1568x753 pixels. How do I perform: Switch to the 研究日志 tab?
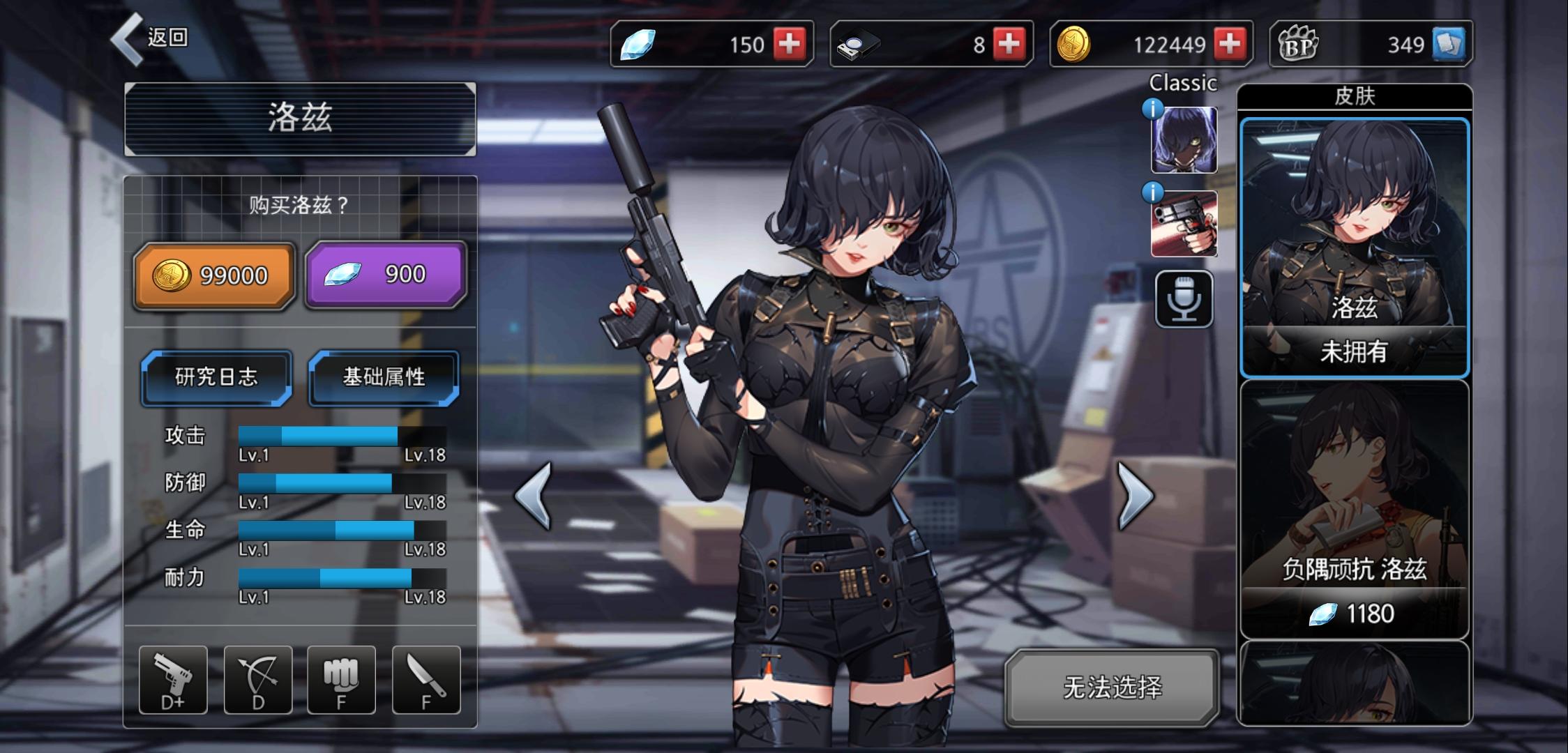[215, 378]
